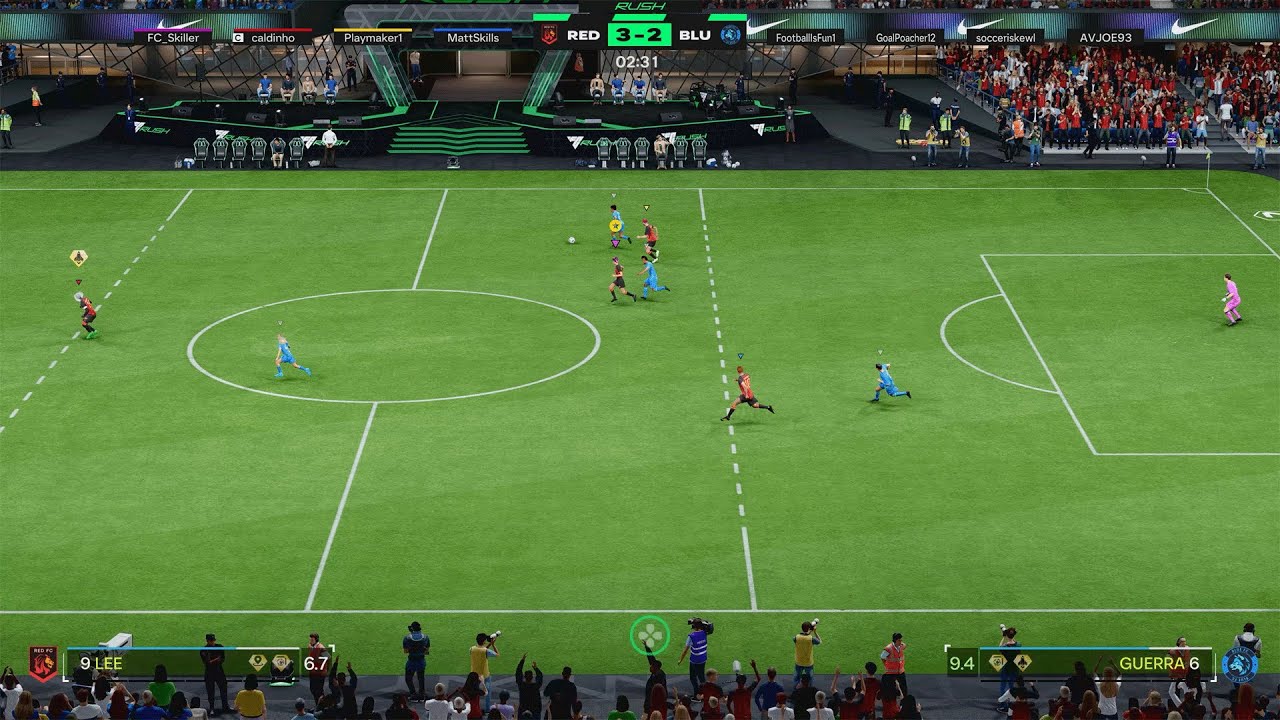Click GUERRA's second playstyle badge
The width and height of the screenshot is (1280, 720).
(1024, 662)
